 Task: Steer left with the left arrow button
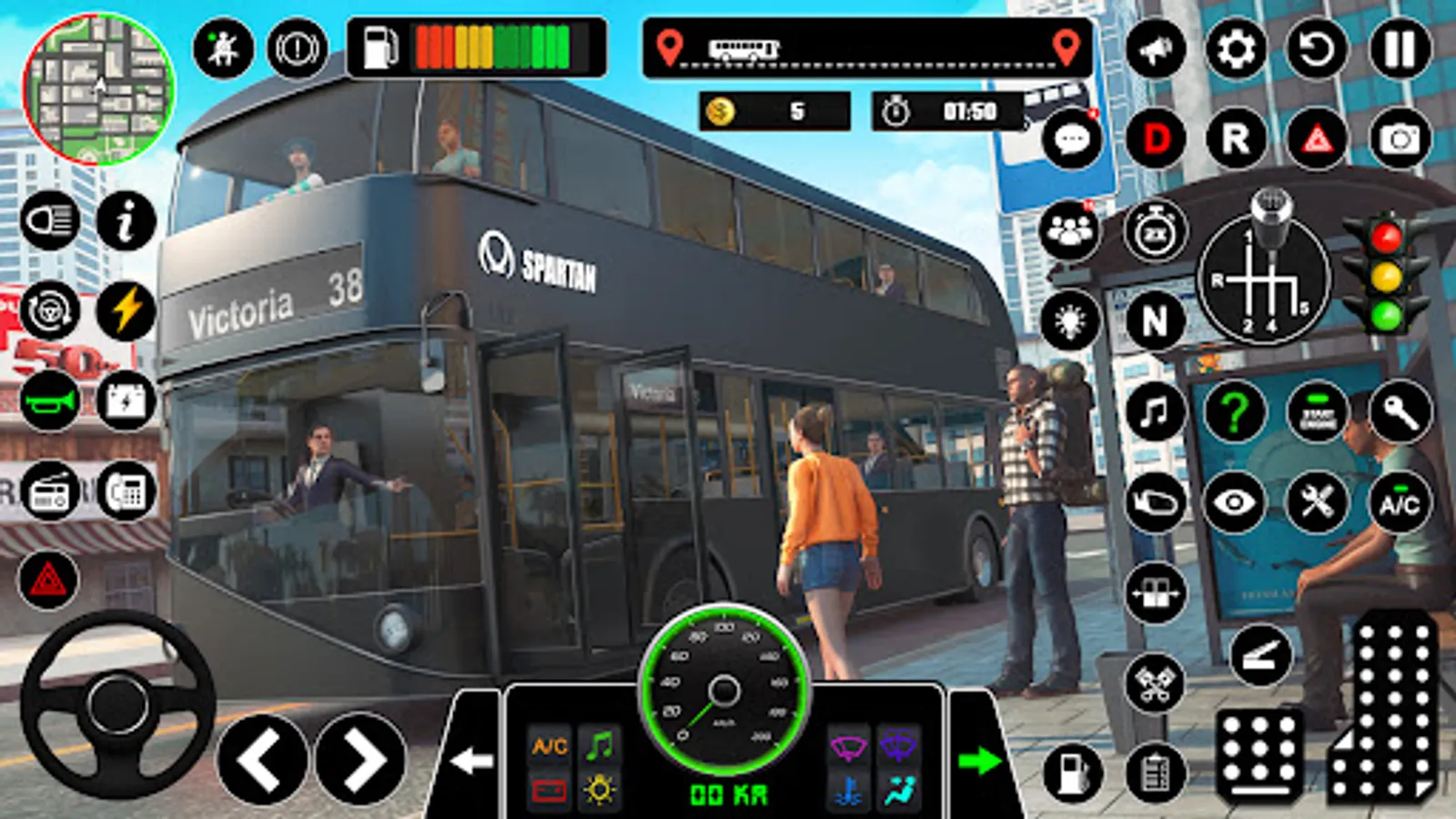coord(262,760)
